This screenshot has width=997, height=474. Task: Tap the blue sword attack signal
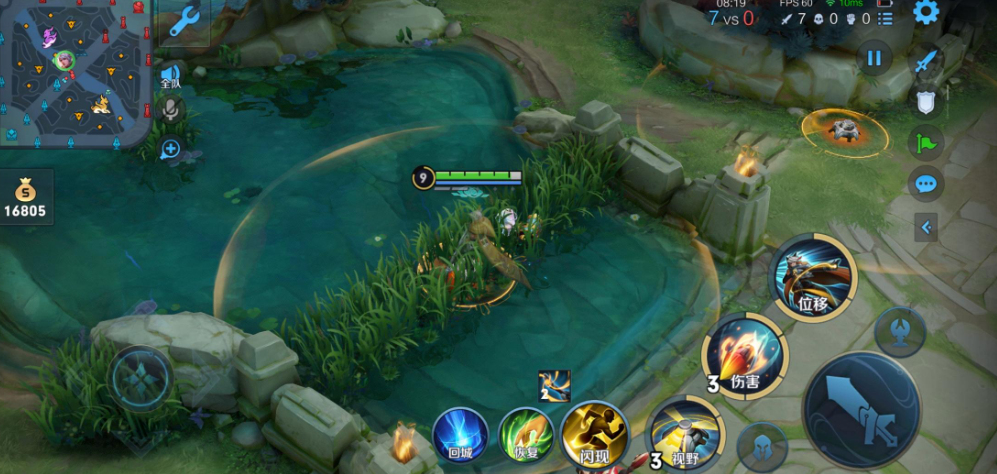pos(926,60)
